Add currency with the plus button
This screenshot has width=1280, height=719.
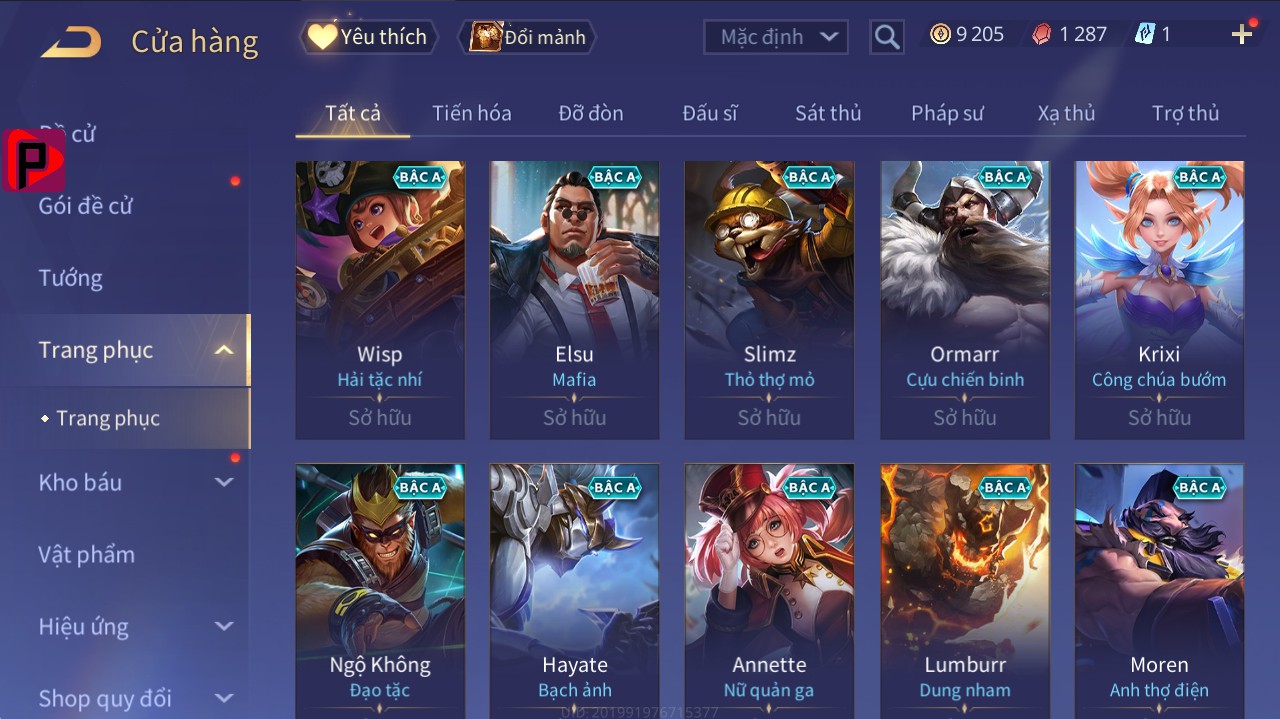(x=1242, y=35)
